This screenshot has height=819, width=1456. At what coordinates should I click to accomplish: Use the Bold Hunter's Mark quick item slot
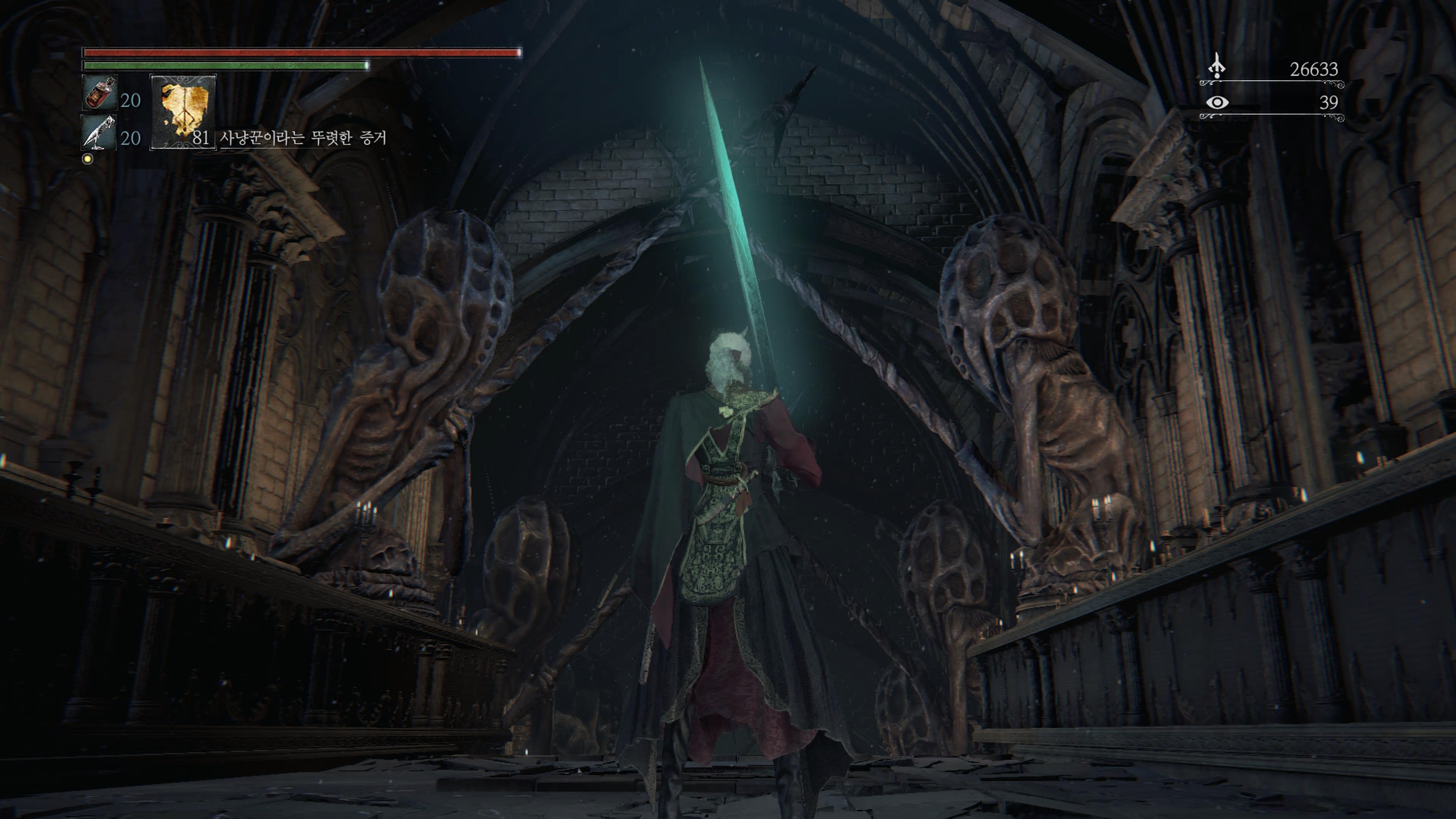[x=182, y=113]
